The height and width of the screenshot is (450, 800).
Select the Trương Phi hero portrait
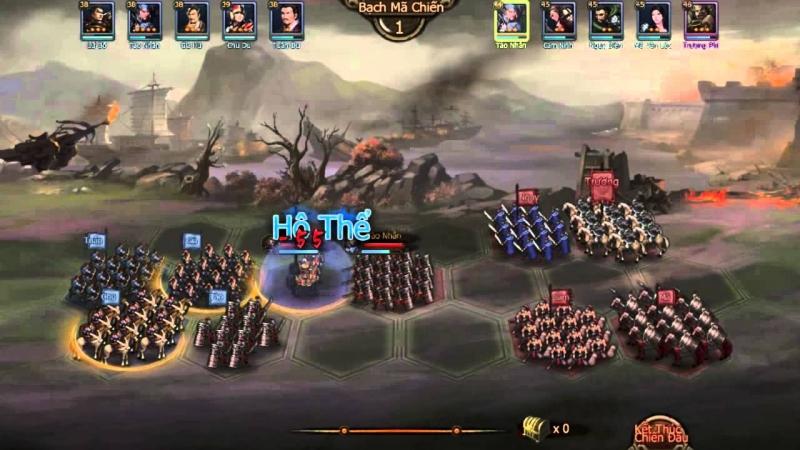coord(700,19)
